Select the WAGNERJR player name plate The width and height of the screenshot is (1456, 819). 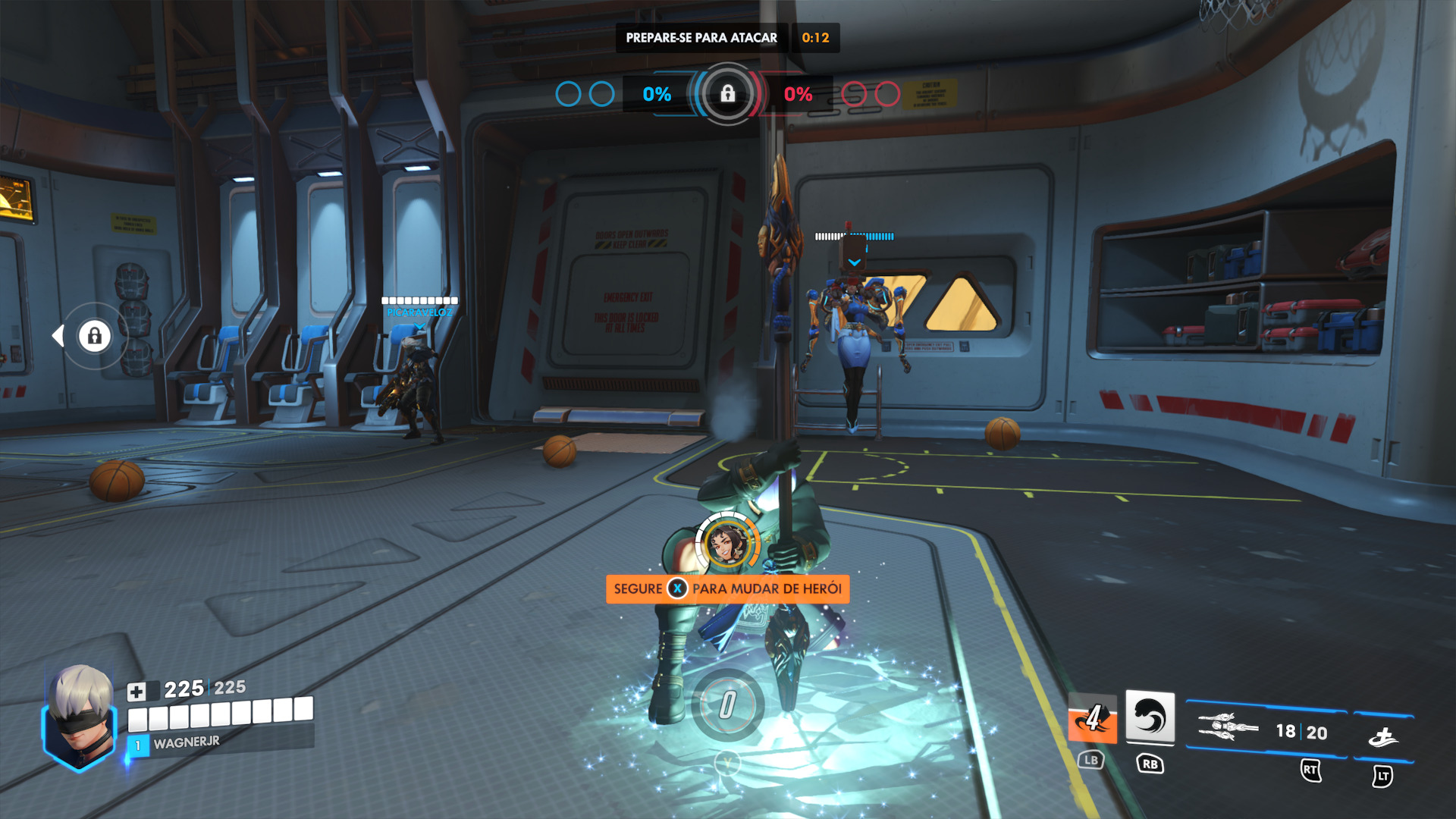pyautogui.click(x=187, y=742)
